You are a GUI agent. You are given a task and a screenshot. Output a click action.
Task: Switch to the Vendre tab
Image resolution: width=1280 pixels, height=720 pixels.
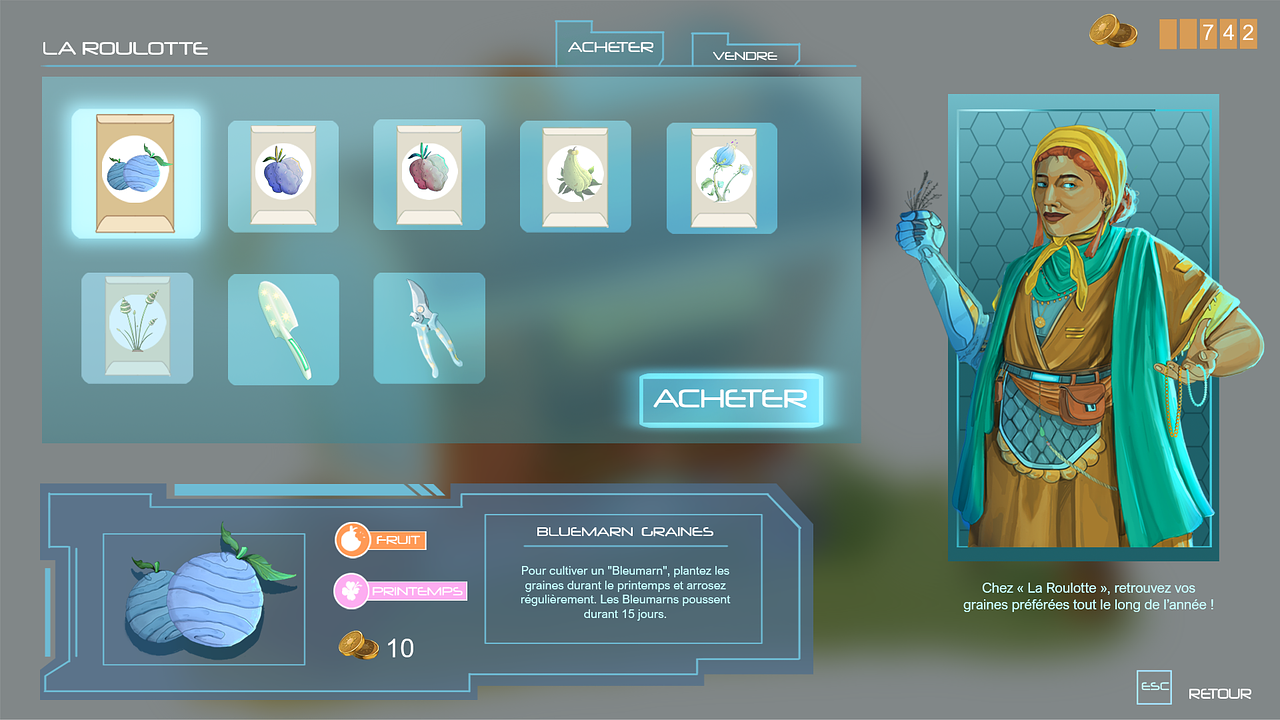745,55
